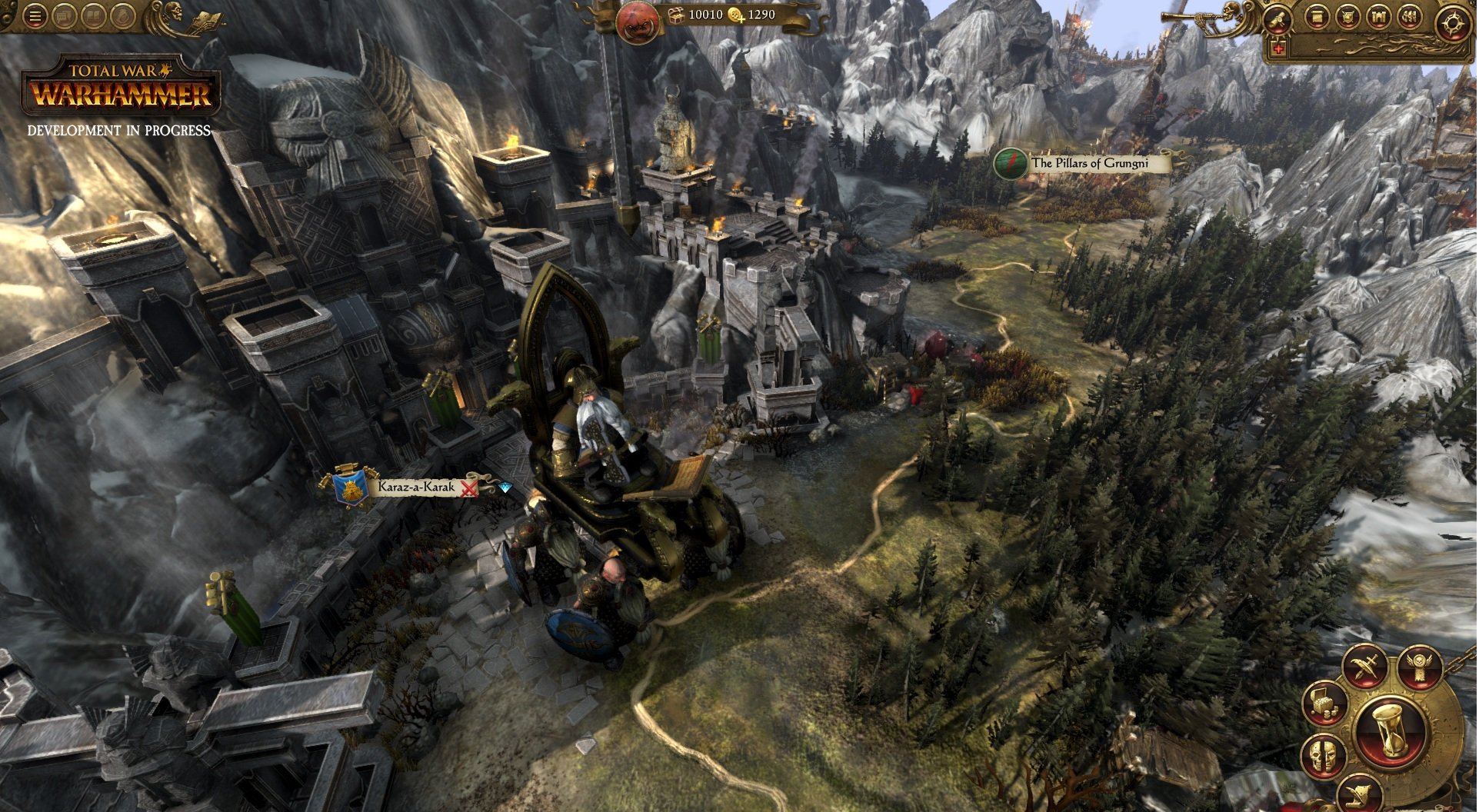
Task: Click the compass strategic map button
Action: click(1452, 23)
